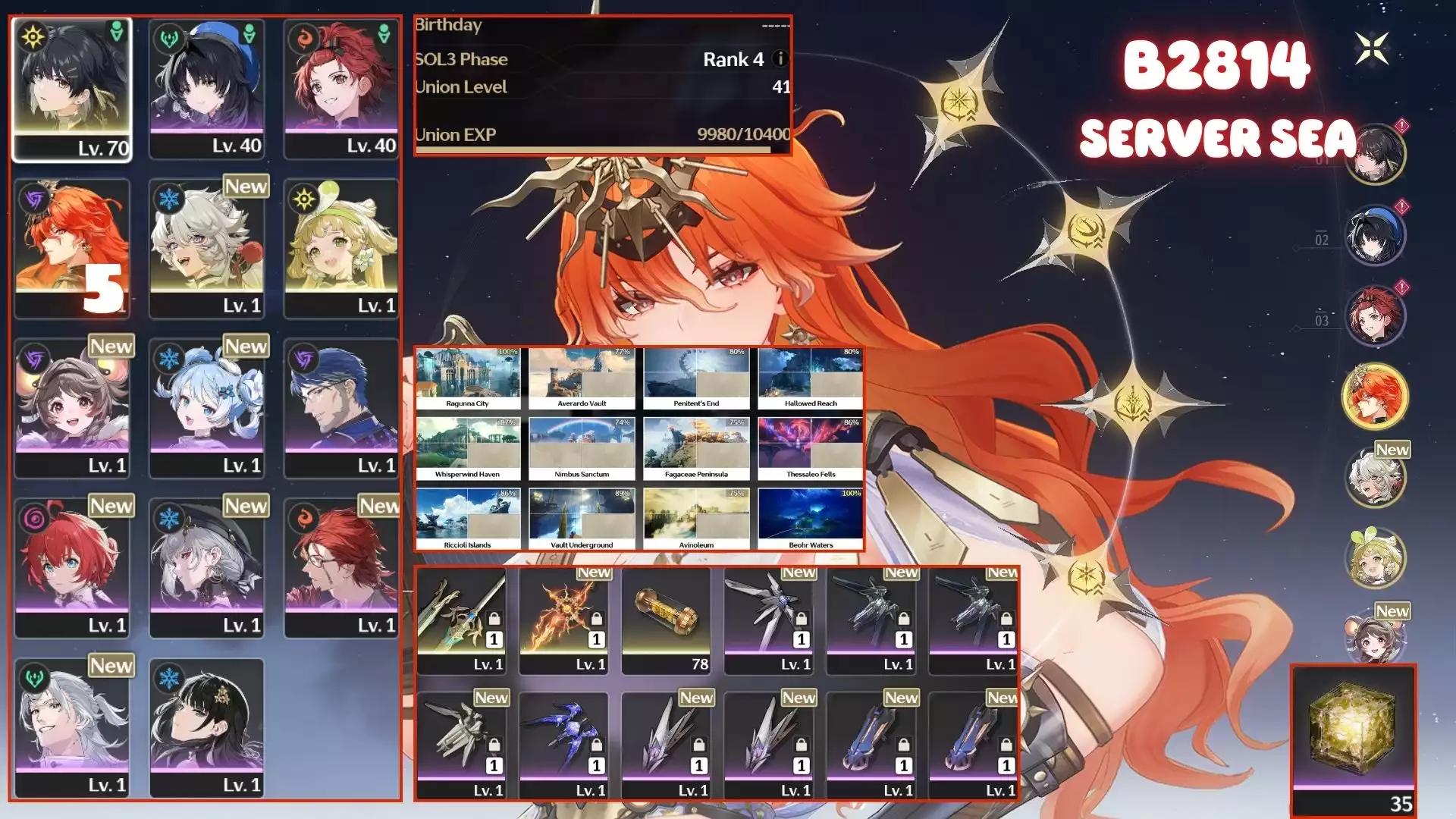1456x819 pixels.
Task: Show the Fagaceae Peninsula region
Action: point(696,449)
